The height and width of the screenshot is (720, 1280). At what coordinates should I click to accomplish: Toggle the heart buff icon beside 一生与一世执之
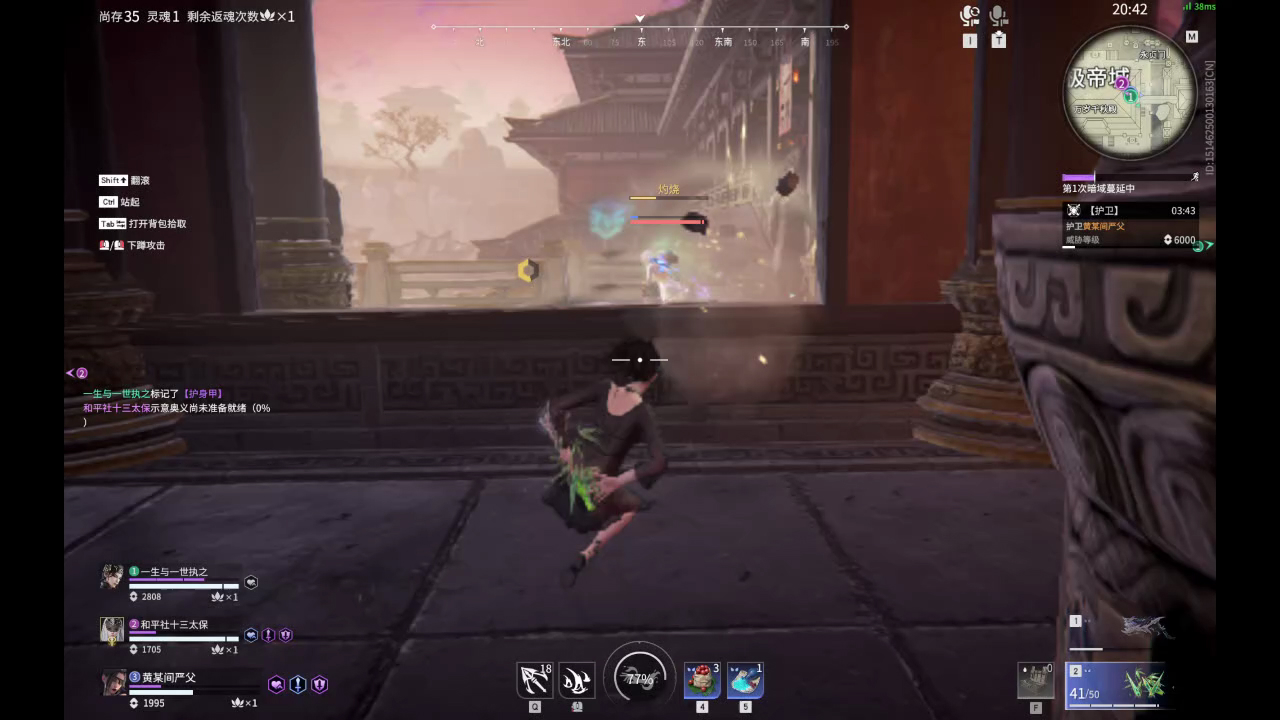250,581
